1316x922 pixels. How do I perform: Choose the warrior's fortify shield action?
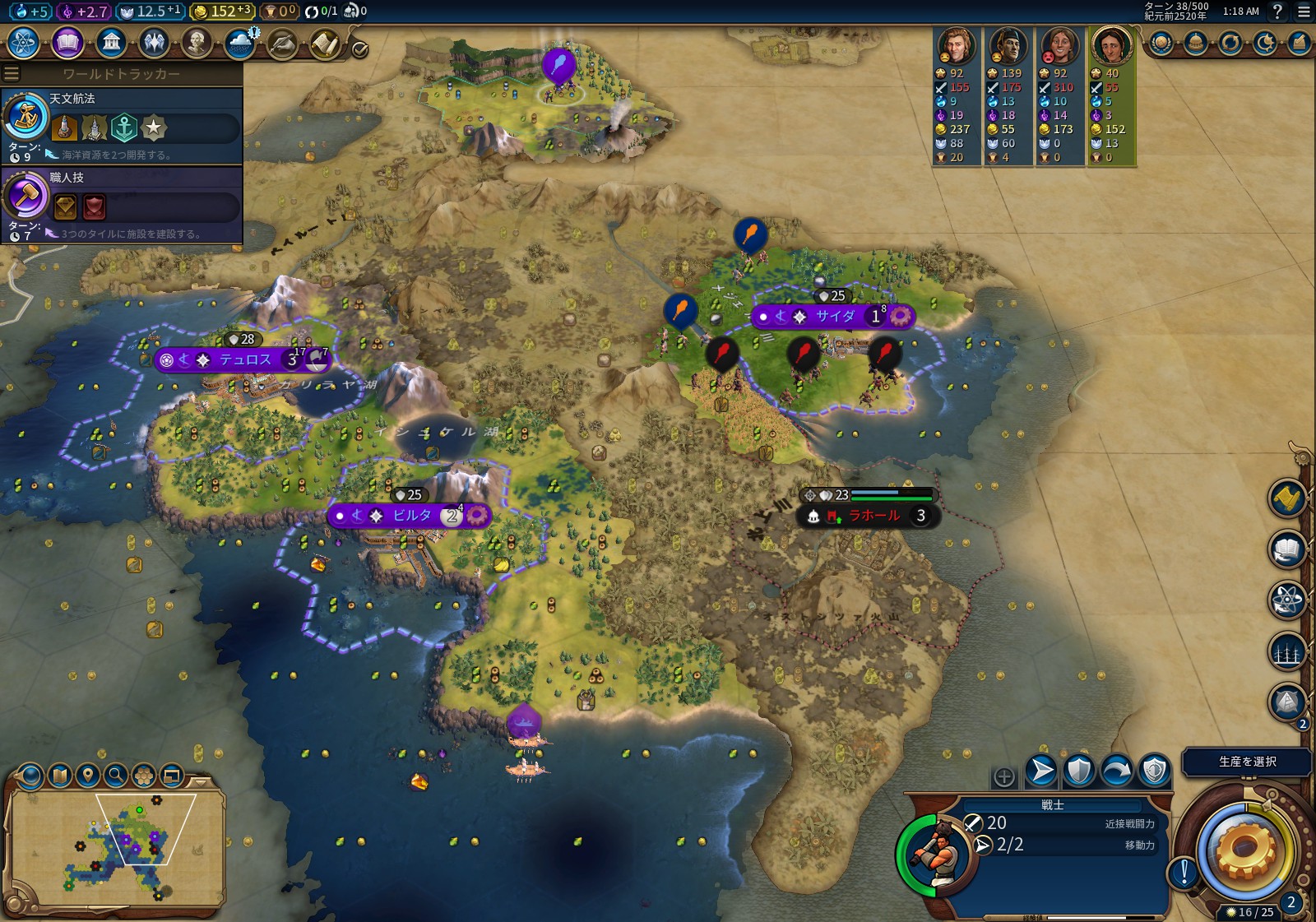(x=1078, y=771)
